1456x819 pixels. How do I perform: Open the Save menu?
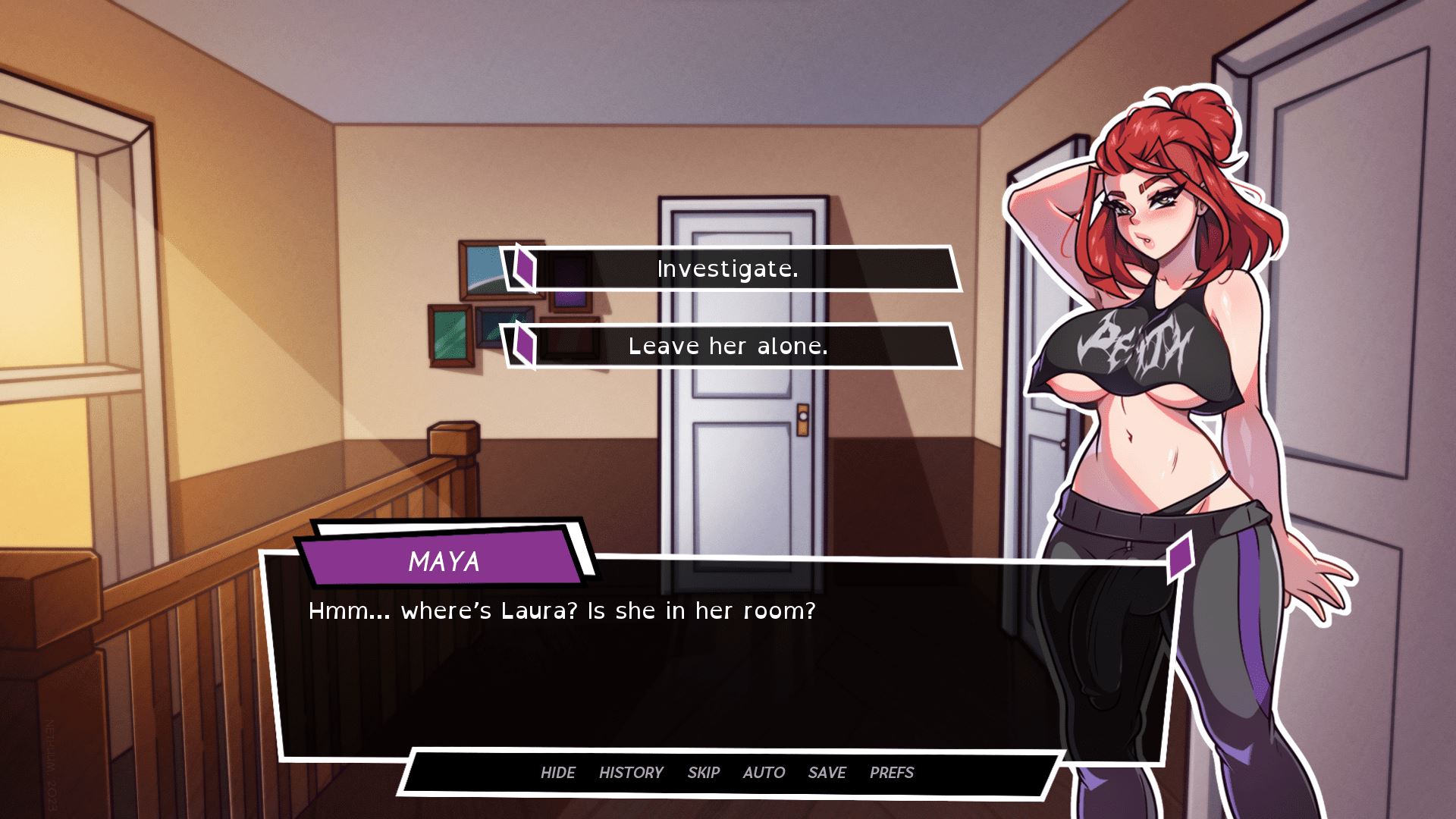click(827, 772)
